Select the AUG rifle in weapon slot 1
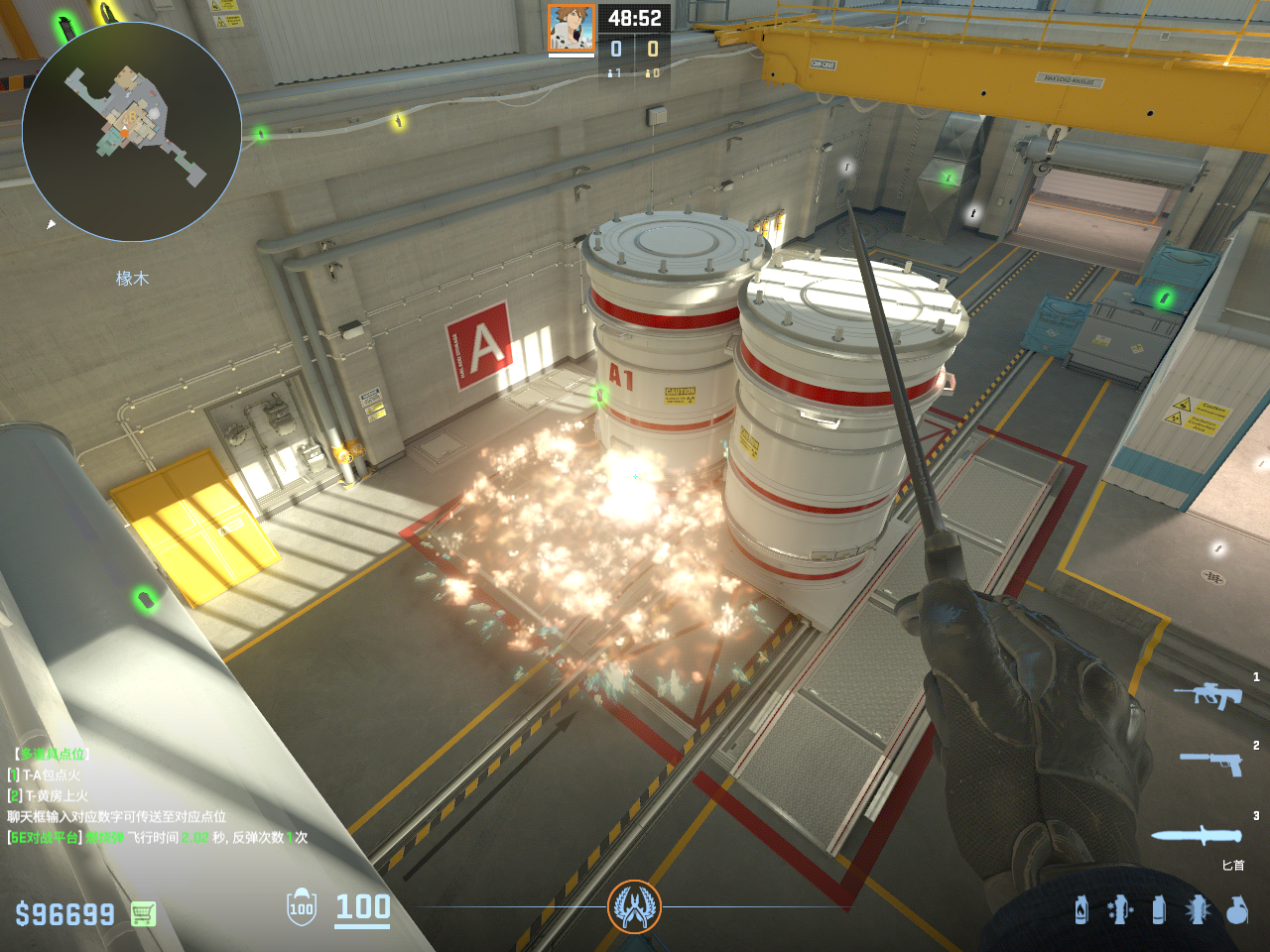Image resolution: width=1270 pixels, height=952 pixels. tap(1207, 695)
